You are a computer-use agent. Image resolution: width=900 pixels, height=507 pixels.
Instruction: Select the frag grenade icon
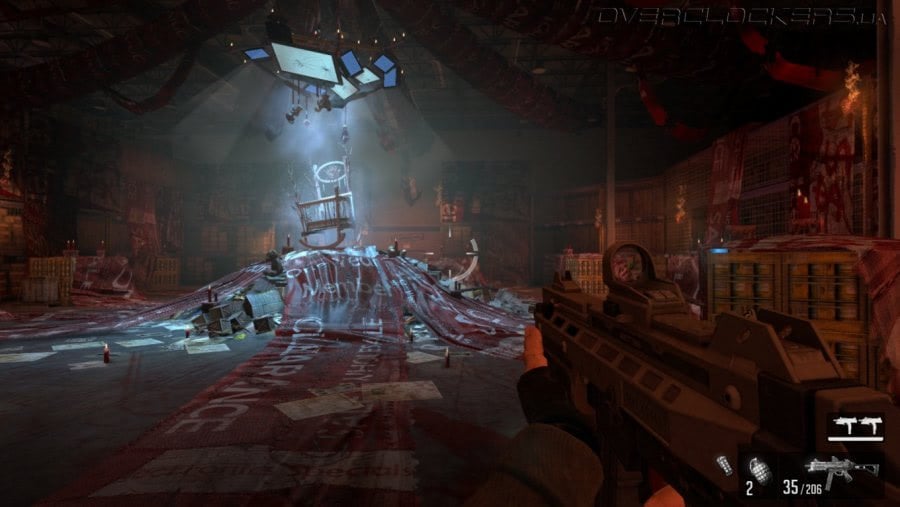click(760, 468)
